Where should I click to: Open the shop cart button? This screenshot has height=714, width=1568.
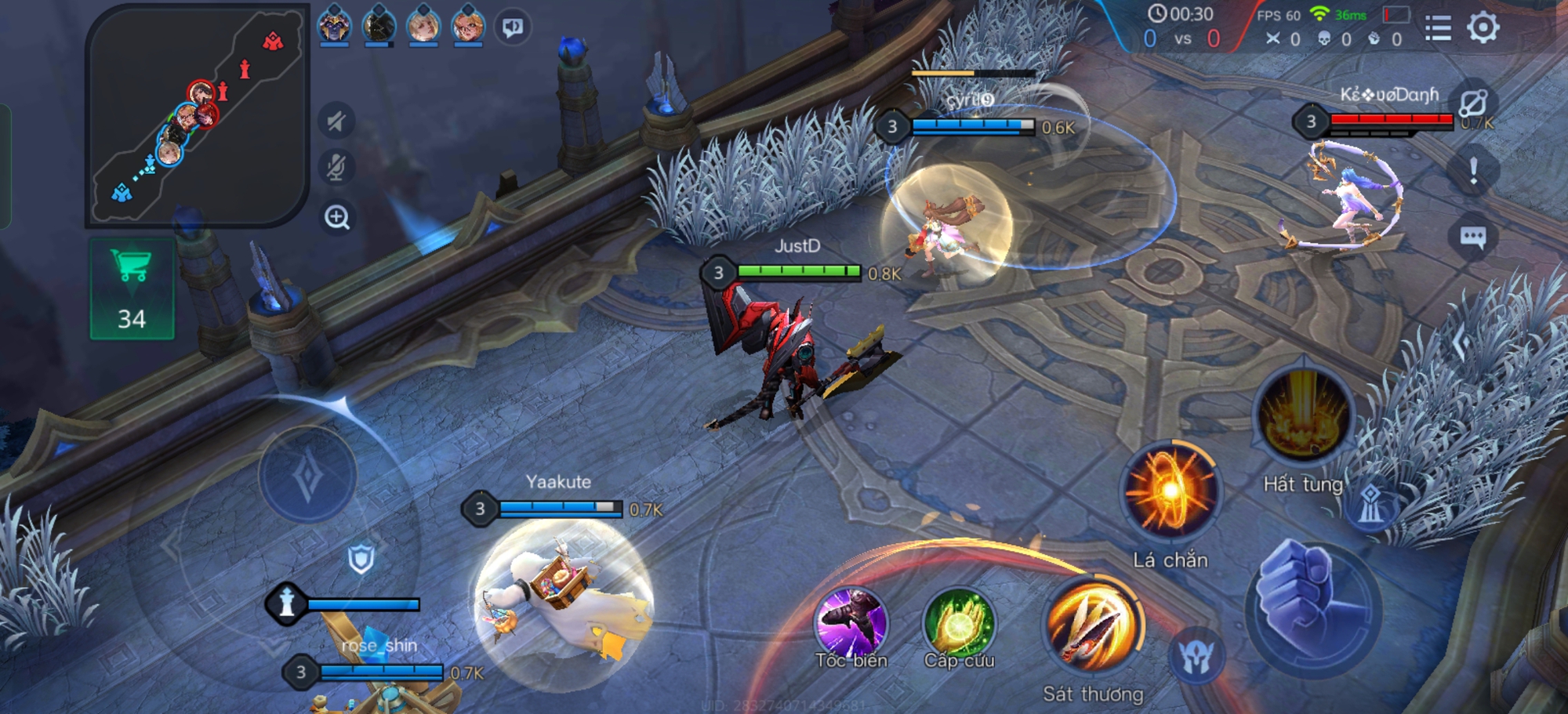[x=132, y=289]
